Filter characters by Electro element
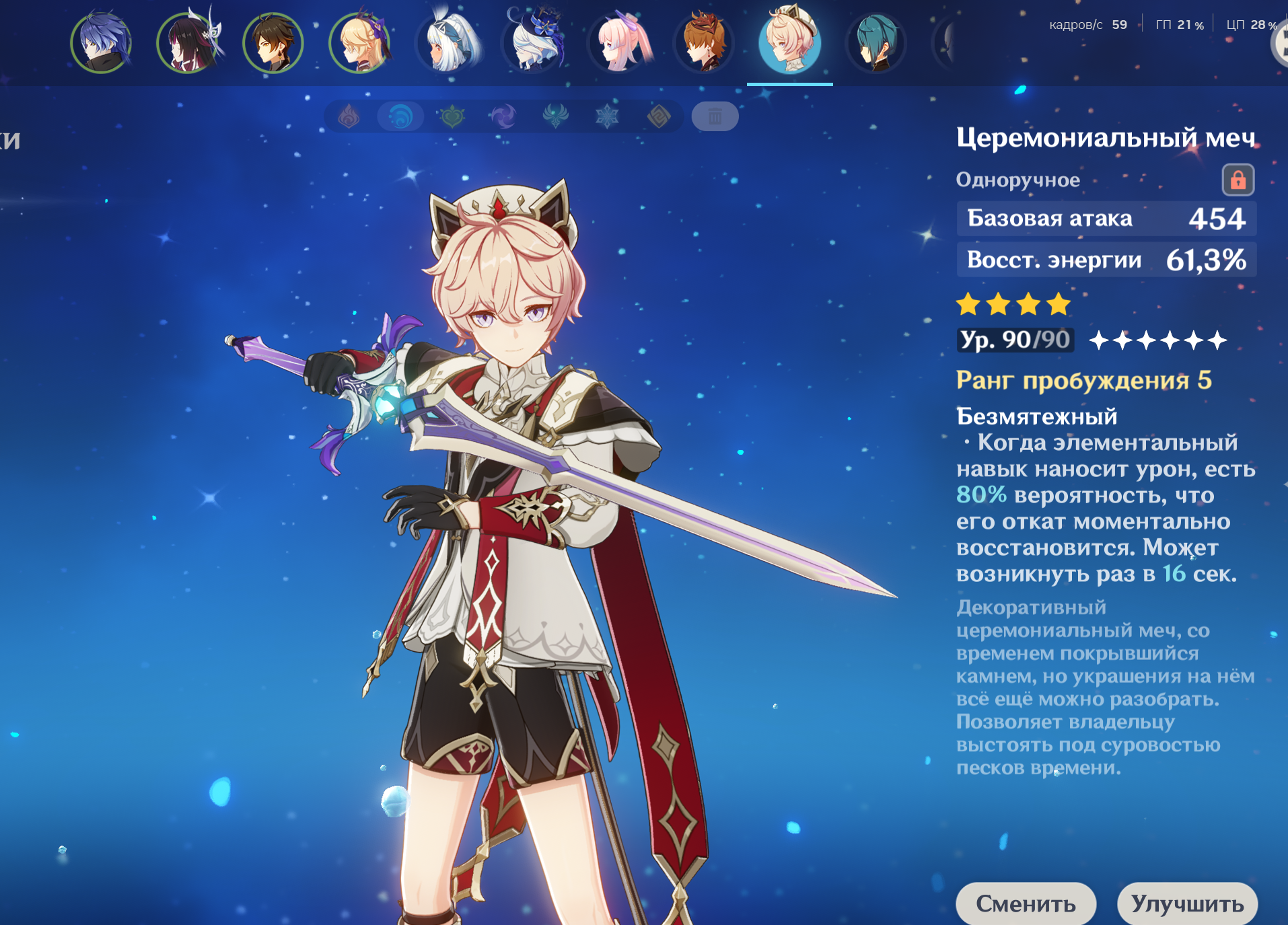The height and width of the screenshot is (925, 1288). 503,117
